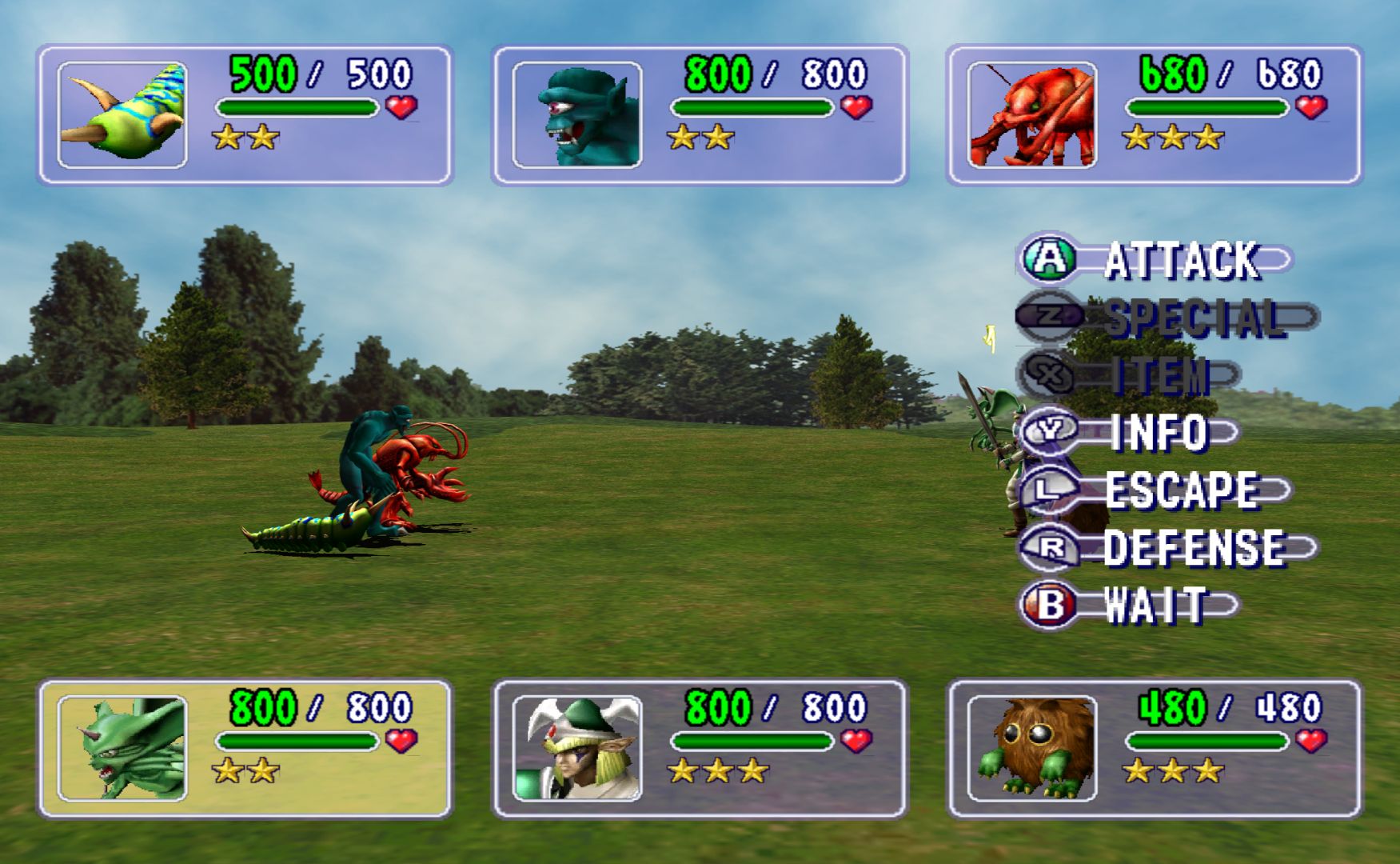Select the green dragon ally card
Image resolution: width=1400 pixels, height=864 pixels.
click(245, 749)
